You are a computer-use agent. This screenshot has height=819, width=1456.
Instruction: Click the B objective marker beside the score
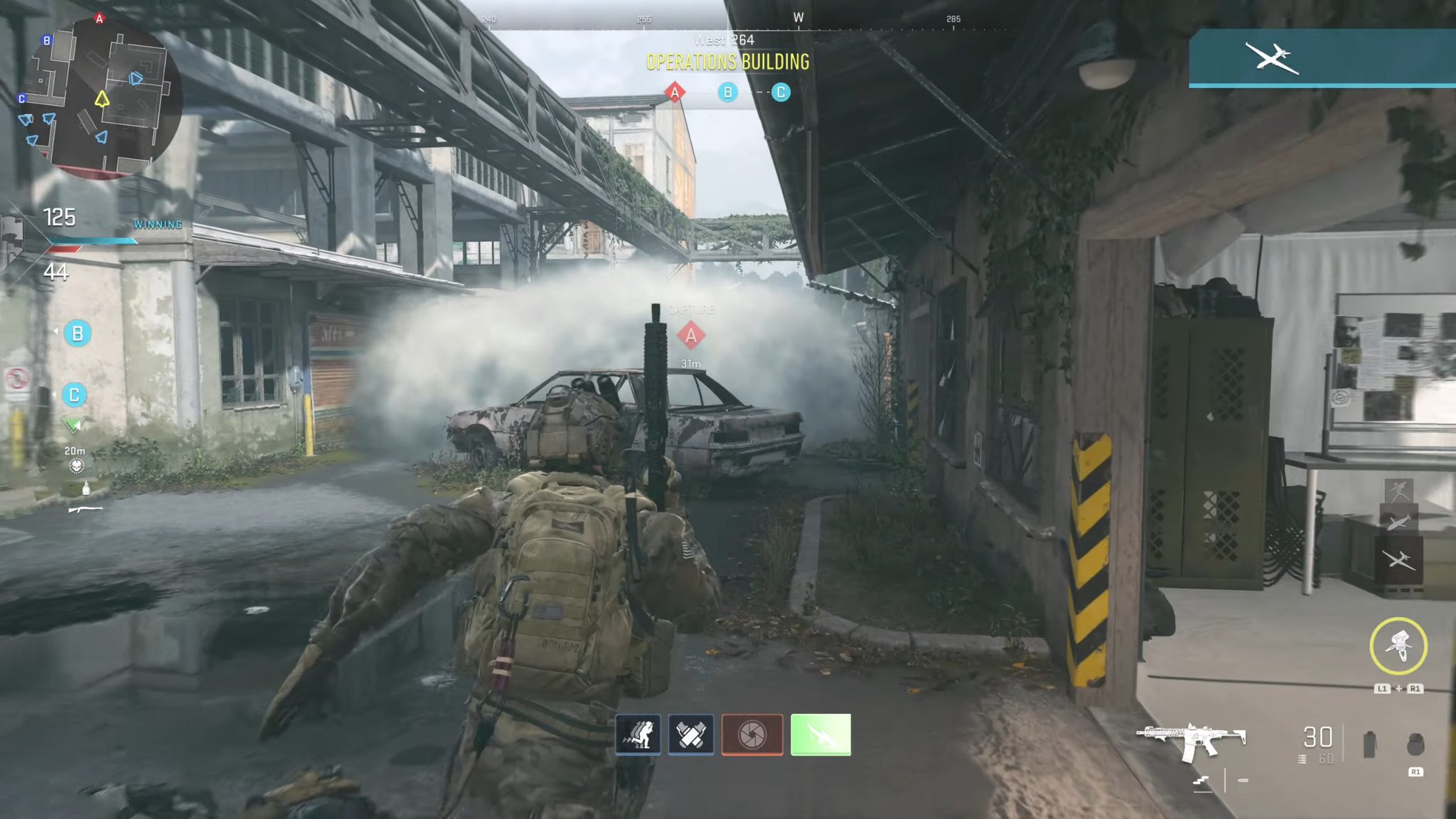point(77,333)
